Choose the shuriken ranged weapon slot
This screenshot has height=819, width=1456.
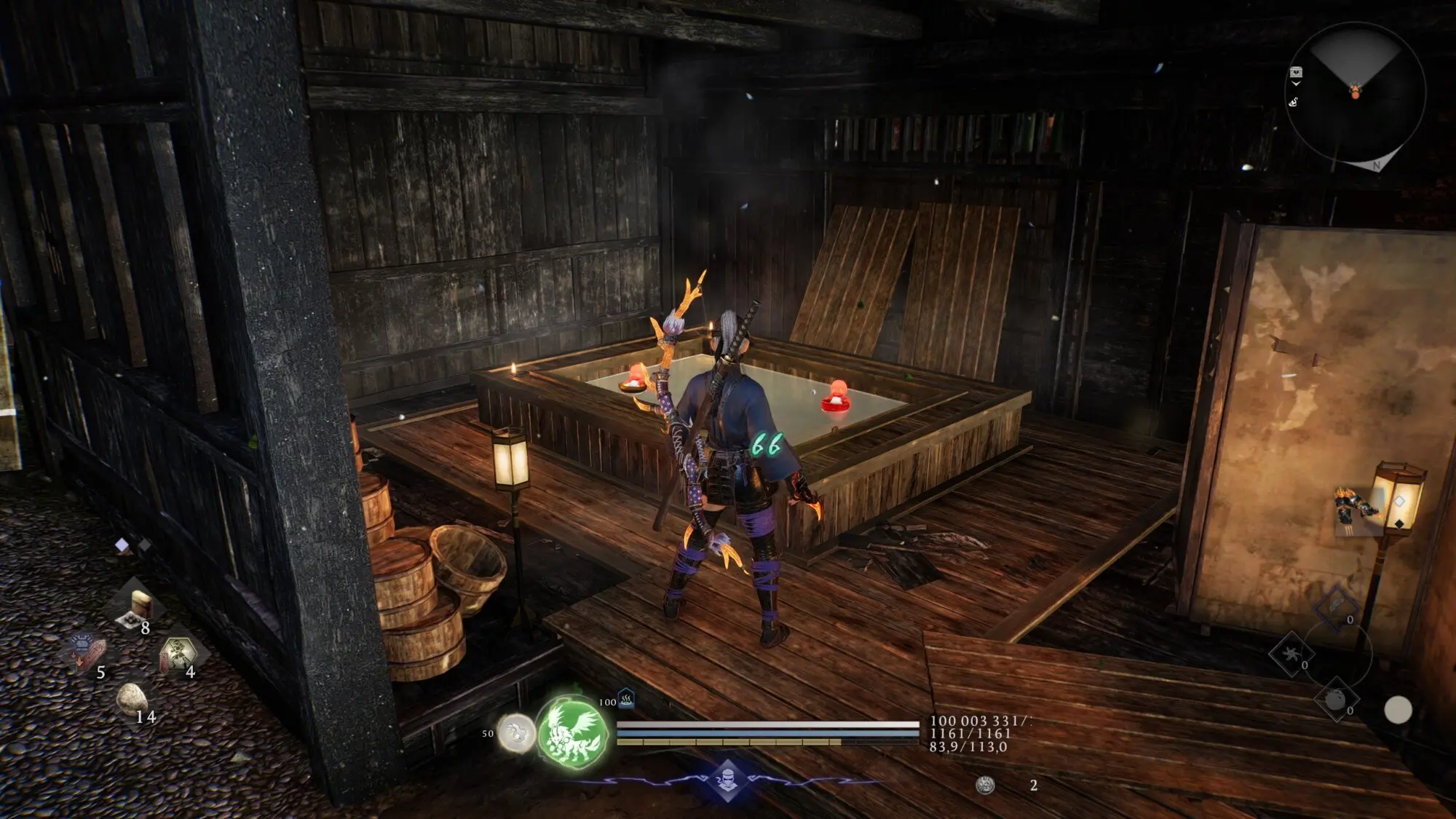coord(1291,653)
